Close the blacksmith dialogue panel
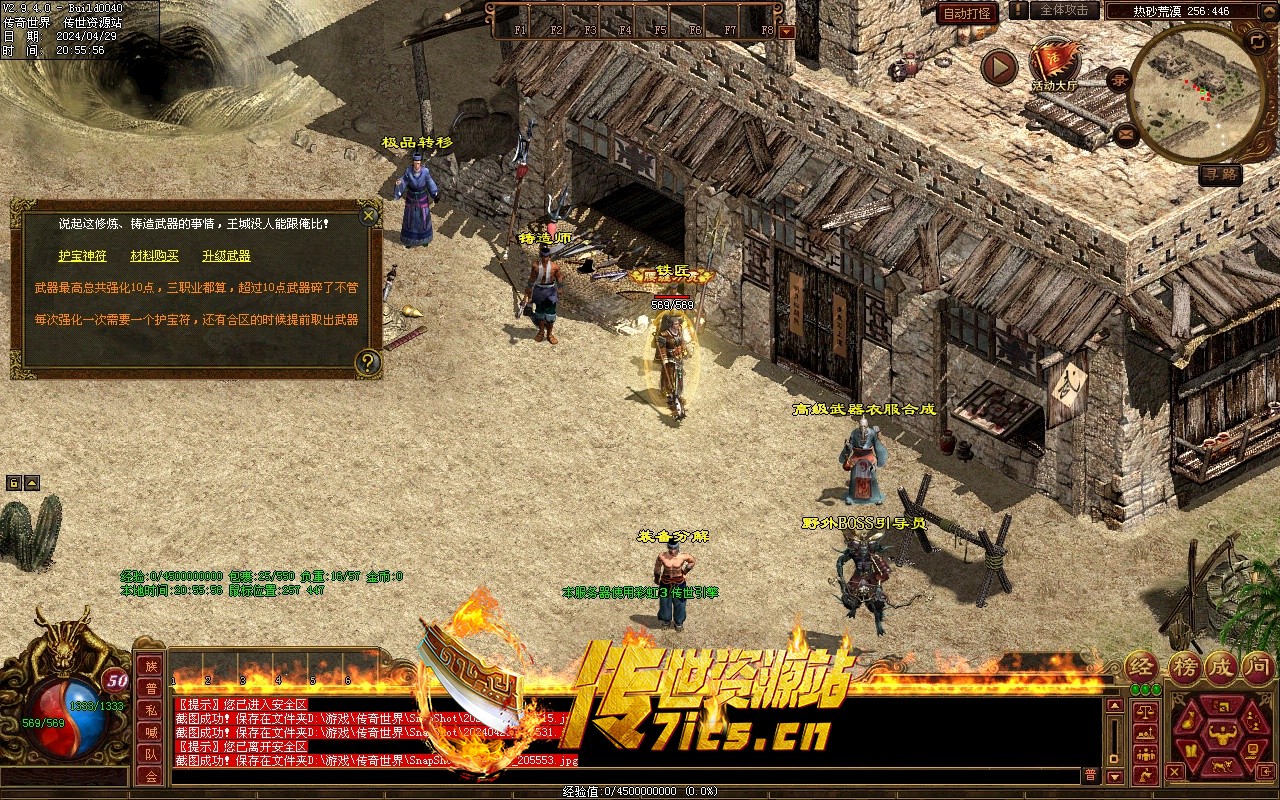This screenshot has width=1280, height=800. pos(369,214)
